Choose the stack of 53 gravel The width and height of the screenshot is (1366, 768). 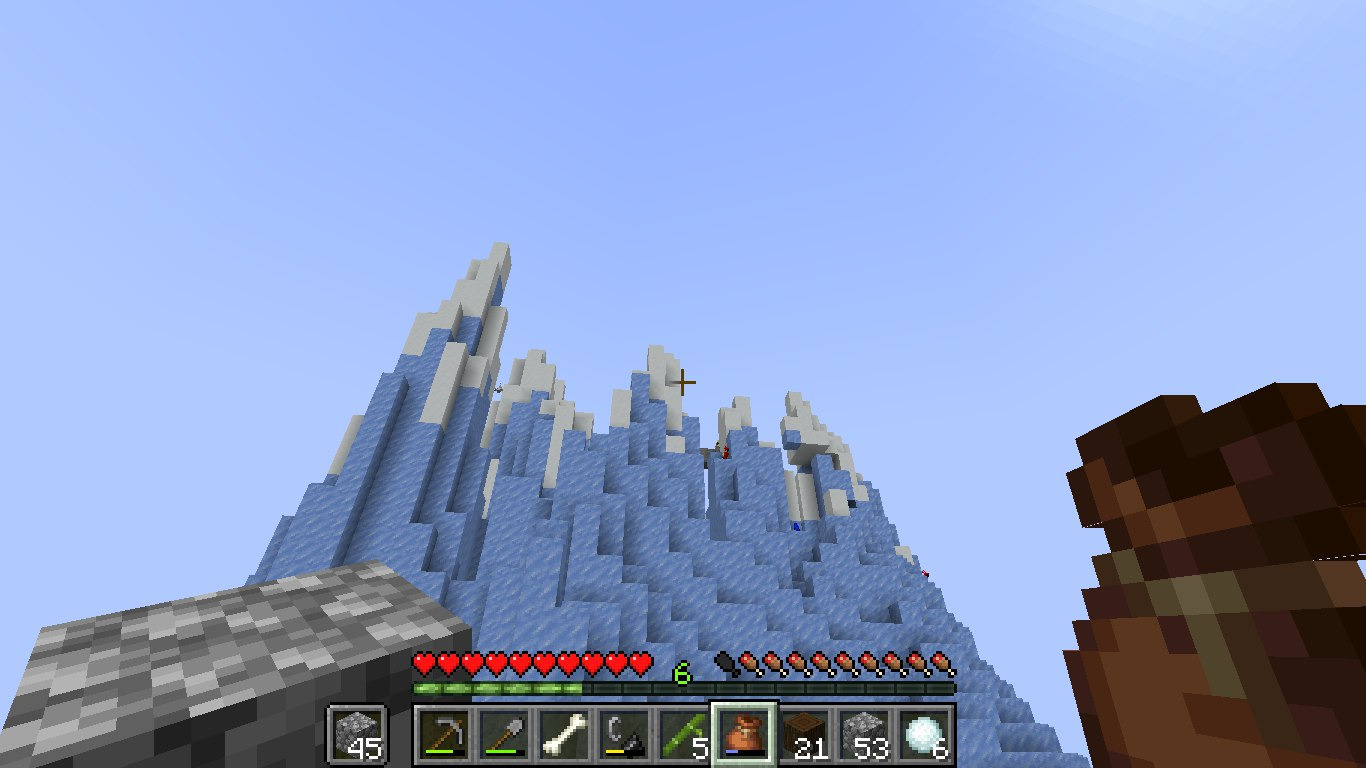pos(864,734)
